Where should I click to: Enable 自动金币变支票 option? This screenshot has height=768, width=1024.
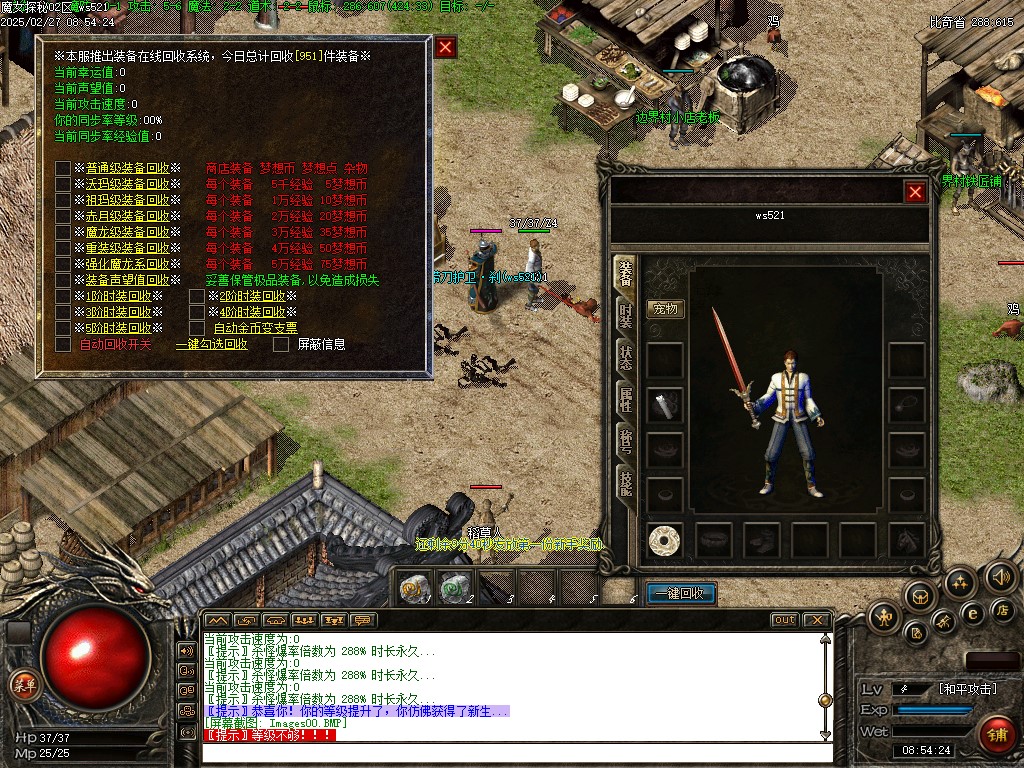(197, 327)
